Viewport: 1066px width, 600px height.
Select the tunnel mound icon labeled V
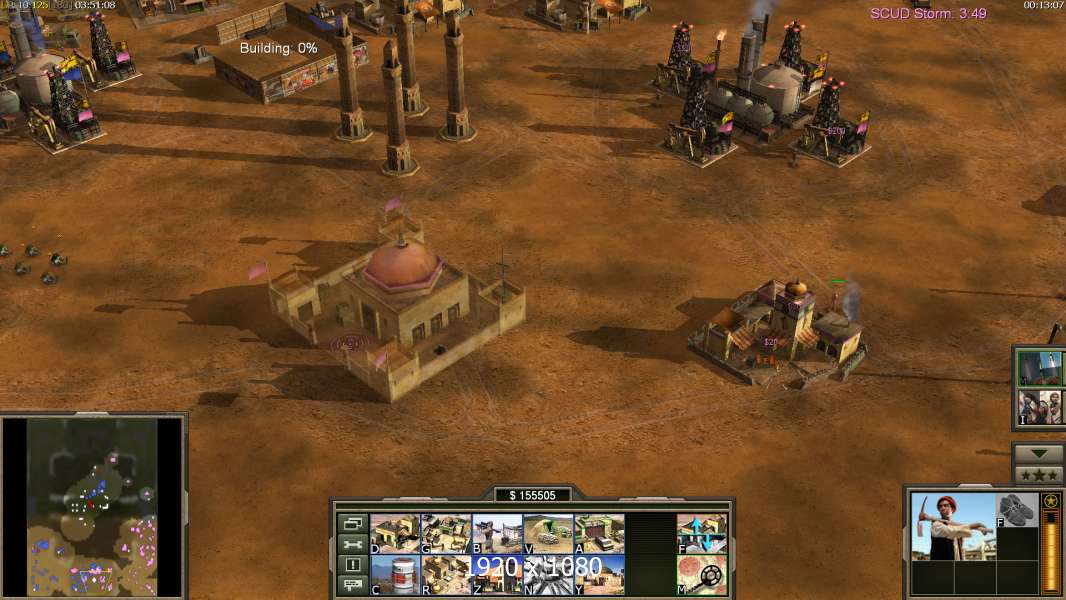(x=548, y=533)
